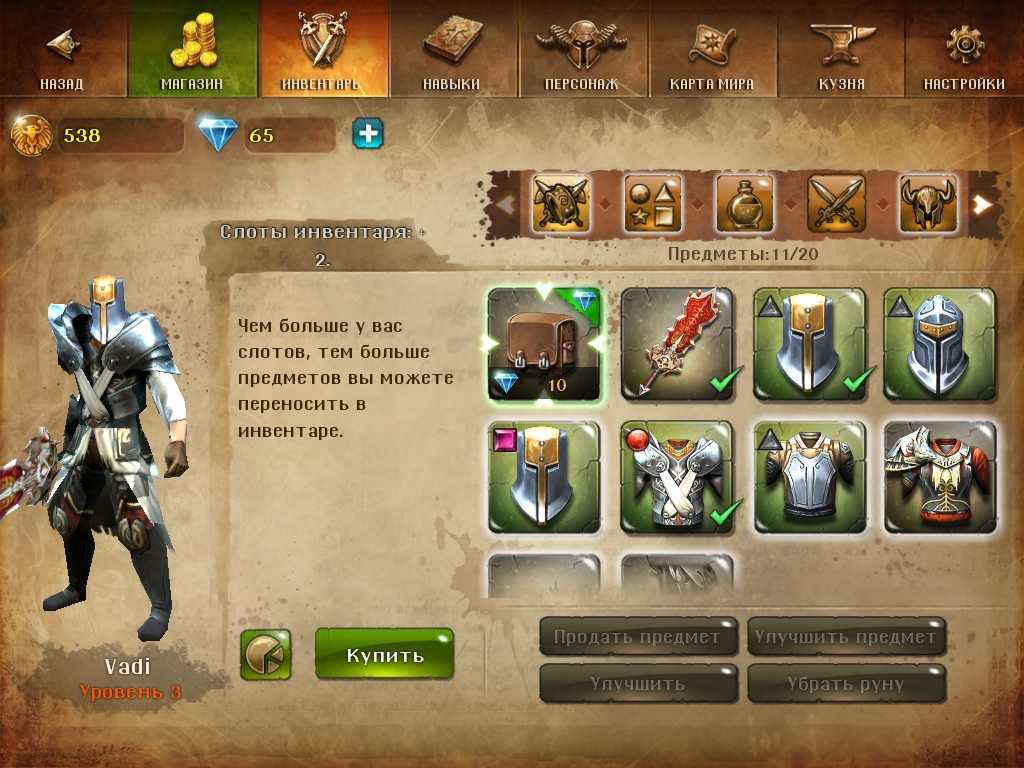Add more gems with the plus button
This screenshot has width=1024, height=768.
click(368, 134)
